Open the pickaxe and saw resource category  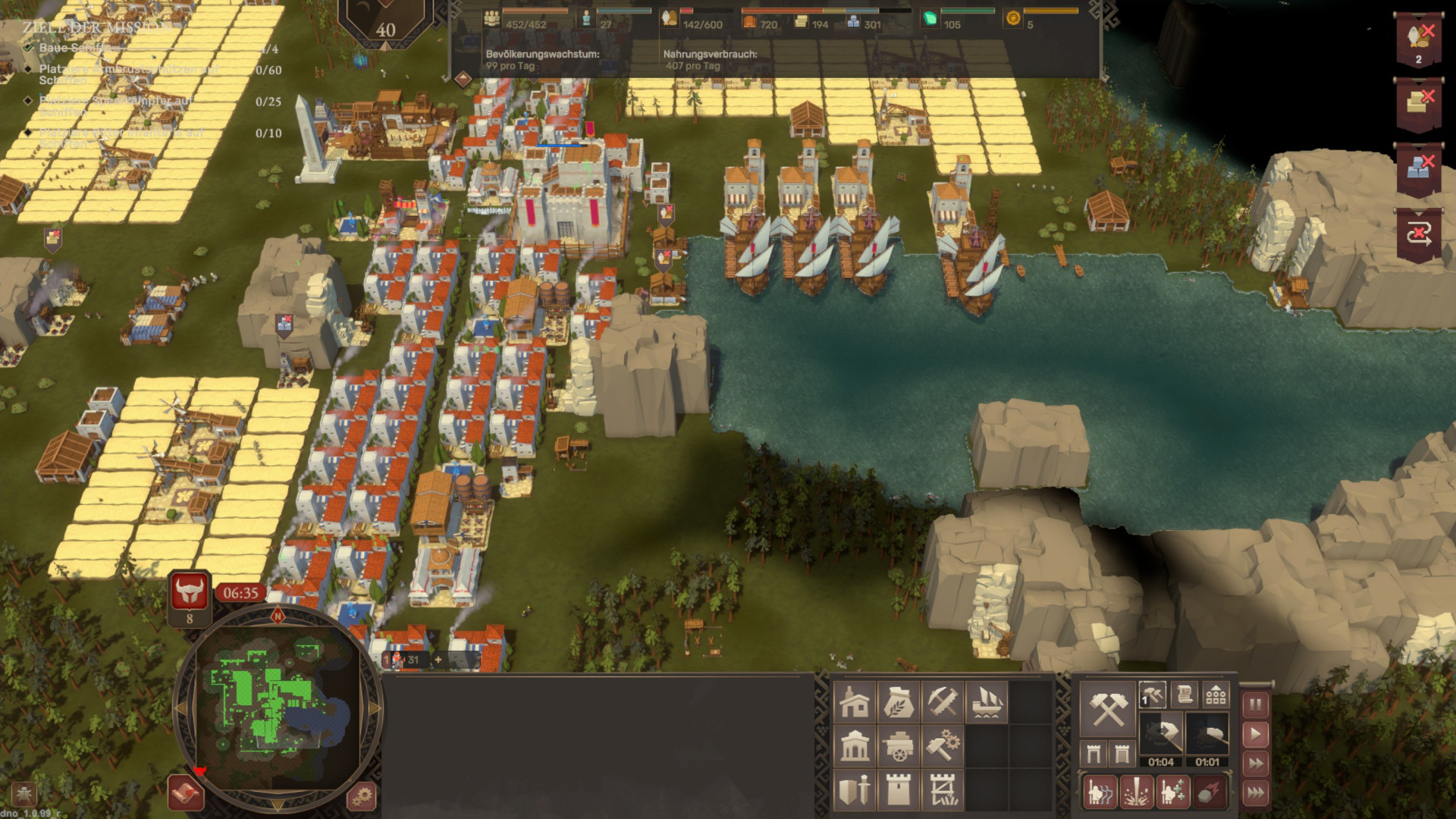pyautogui.click(x=943, y=703)
